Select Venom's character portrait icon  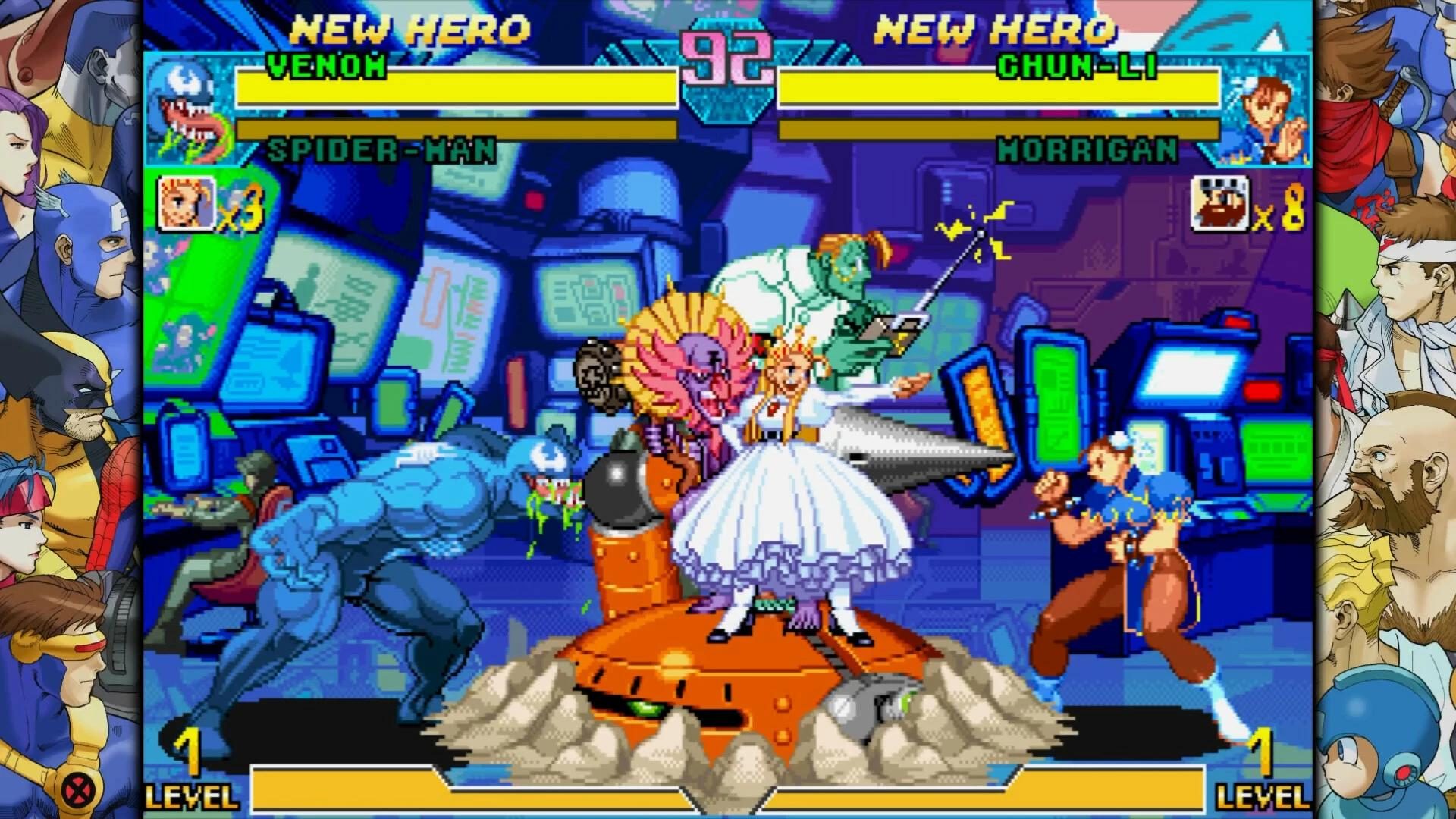[187, 110]
